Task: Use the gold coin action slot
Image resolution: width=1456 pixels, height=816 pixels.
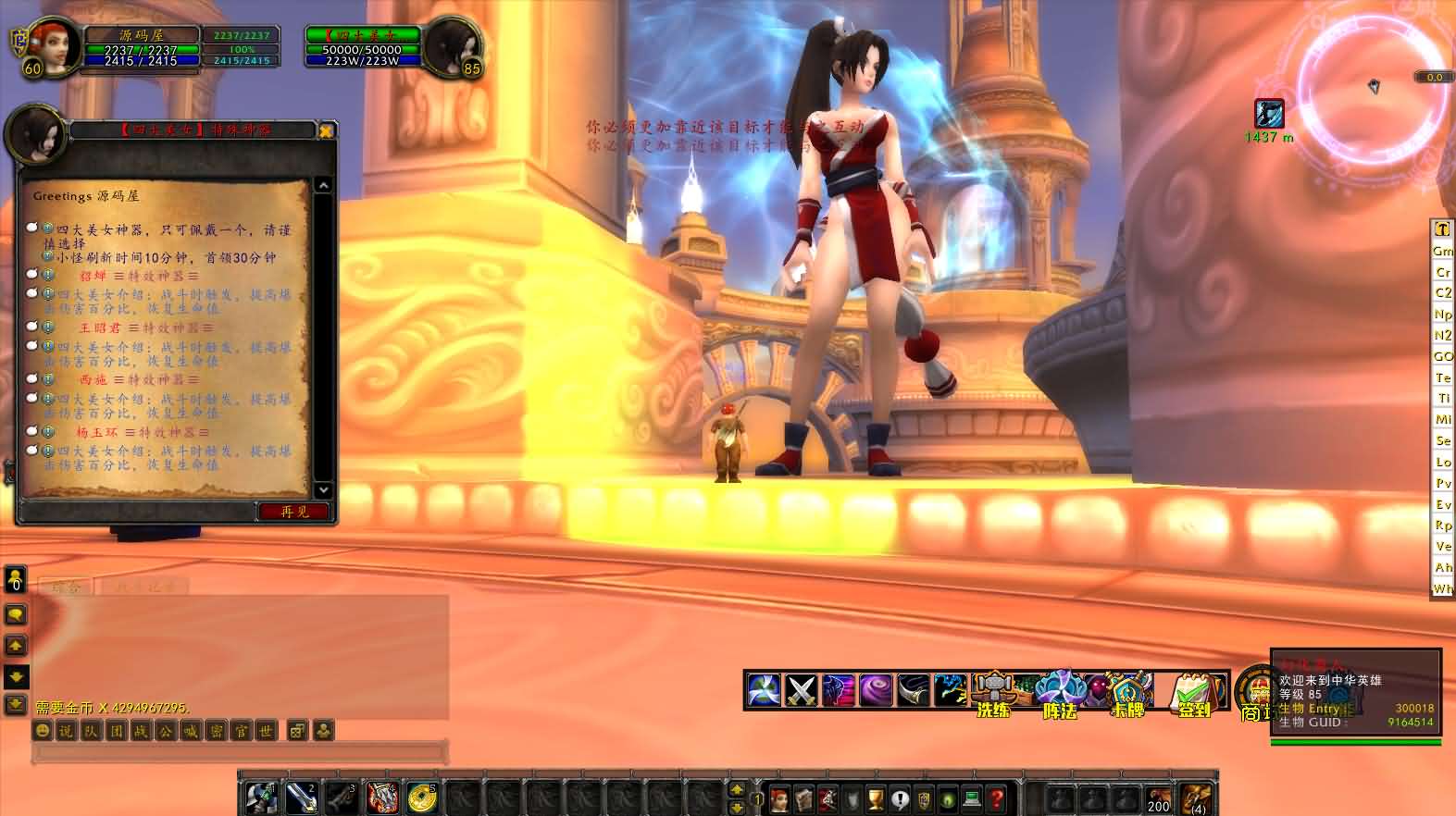Action: tap(423, 797)
